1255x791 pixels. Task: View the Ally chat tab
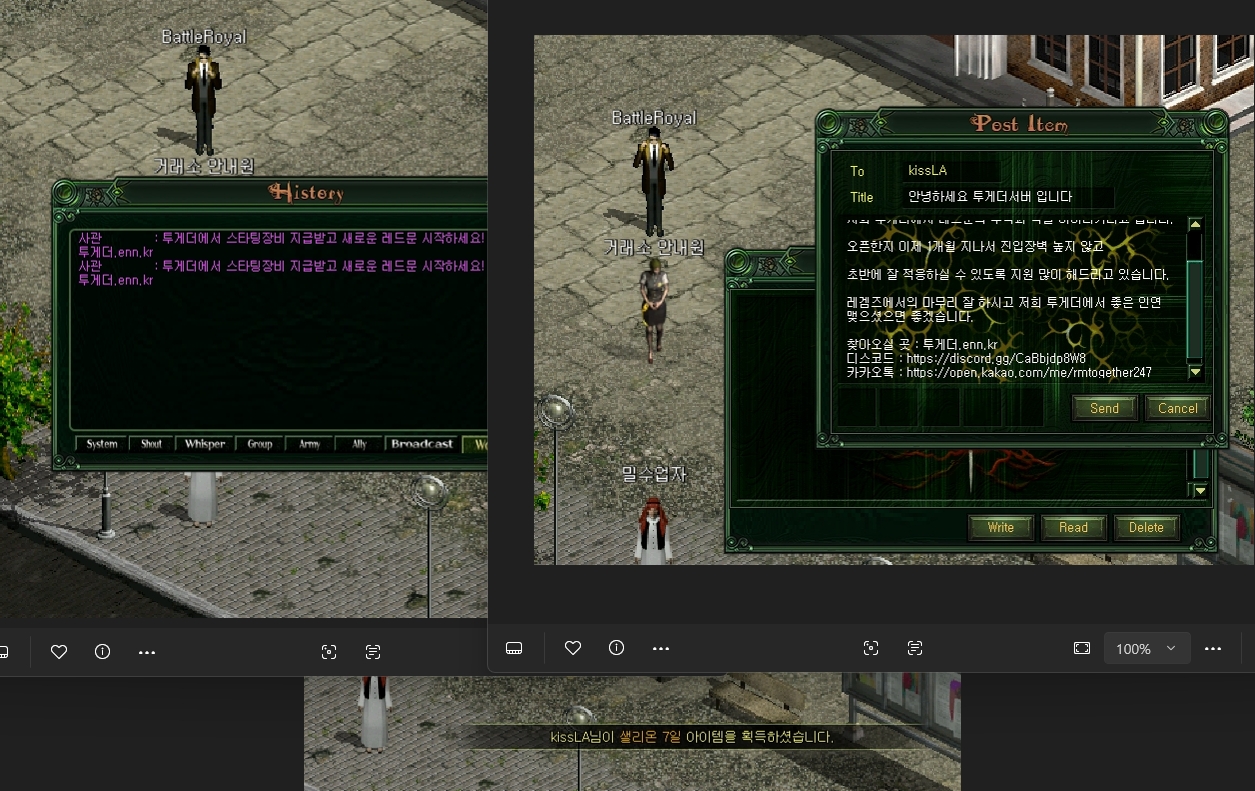[x=359, y=444]
